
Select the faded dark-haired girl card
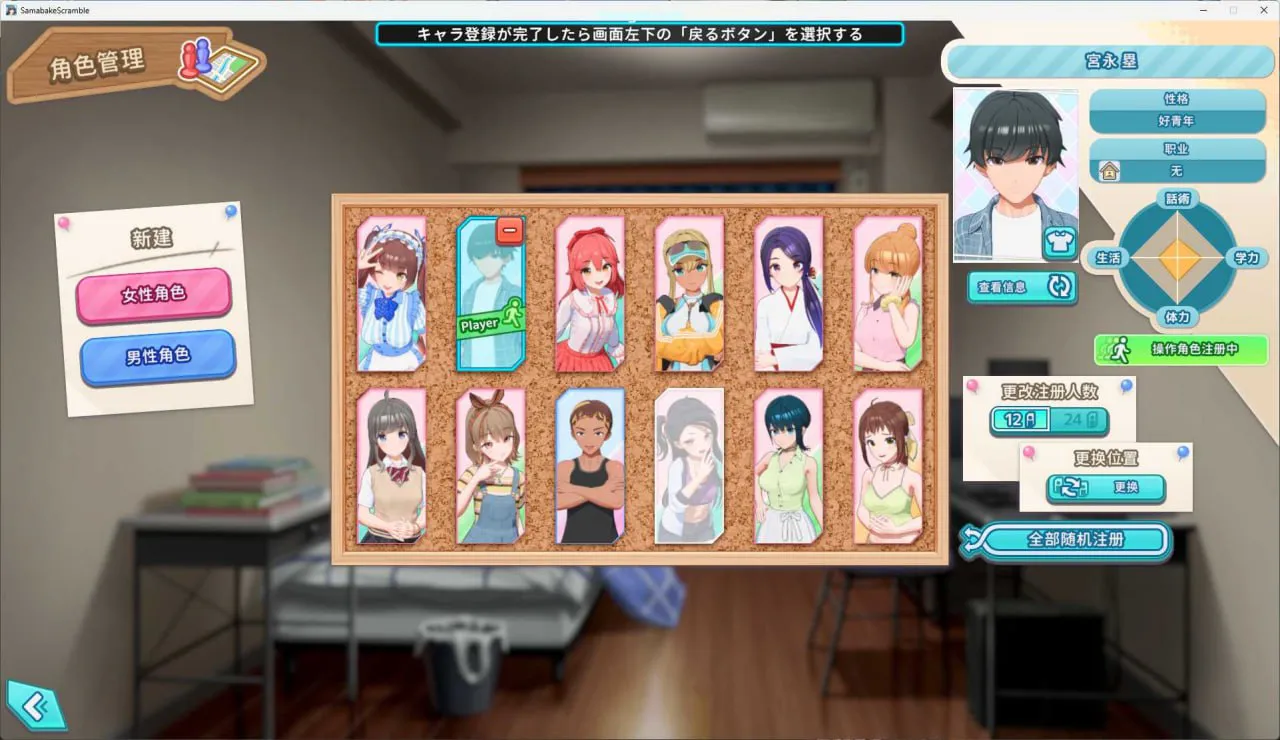click(x=689, y=466)
